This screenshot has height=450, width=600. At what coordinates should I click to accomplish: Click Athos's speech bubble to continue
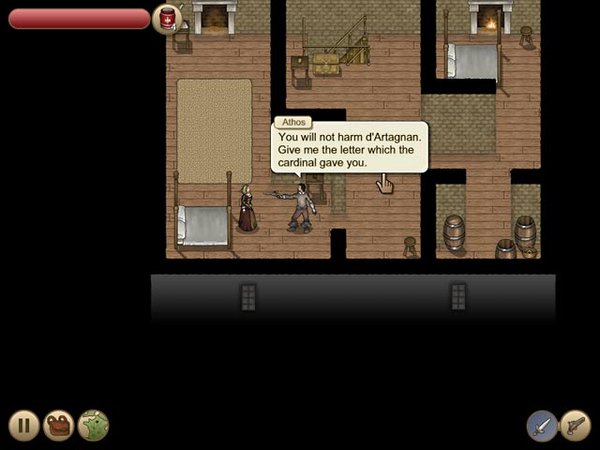pos(350,149)
